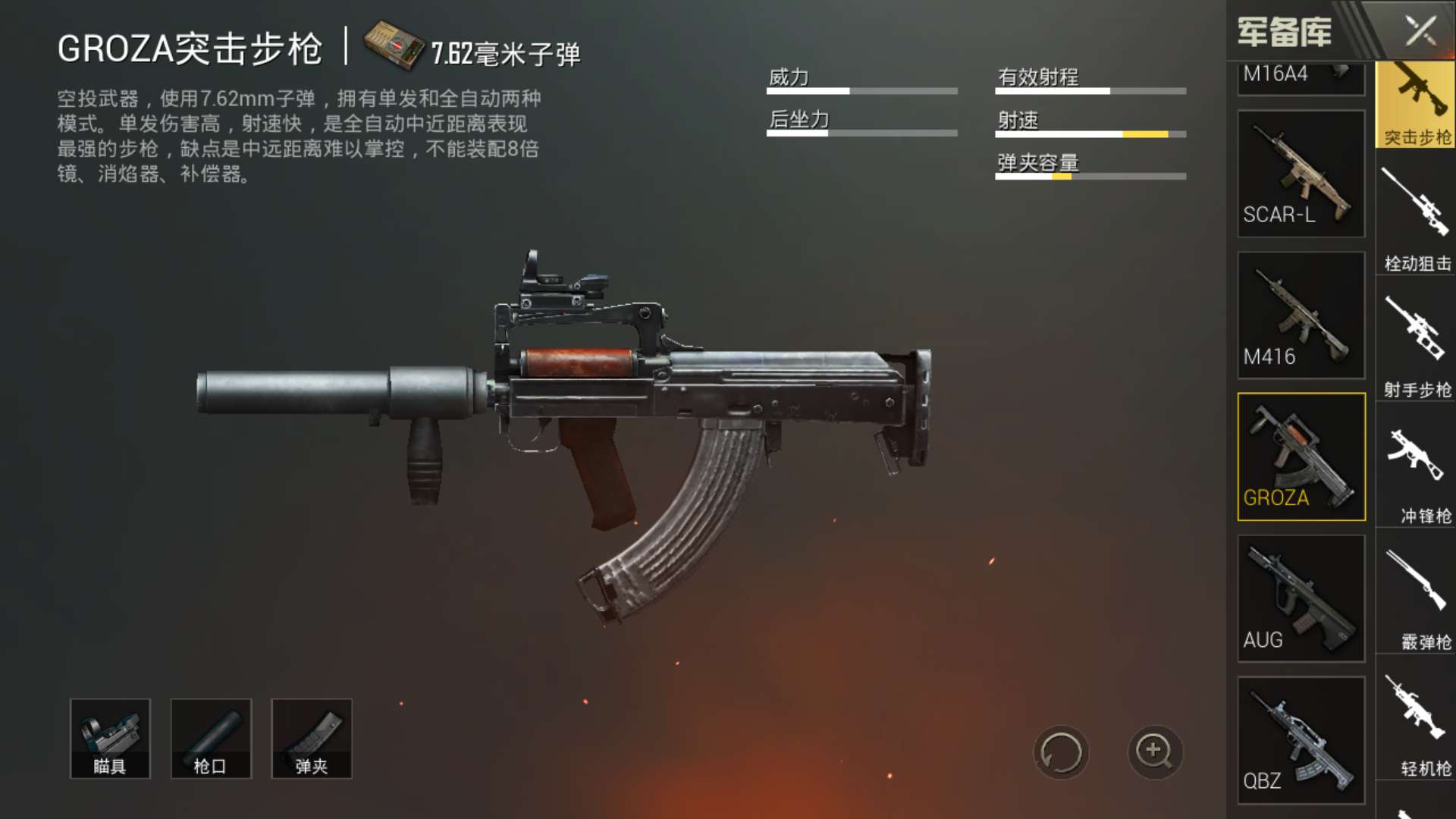1456x819 pixels.
Task: Select the QBZ weapon thumbnail
Action: pos(1300,739)
